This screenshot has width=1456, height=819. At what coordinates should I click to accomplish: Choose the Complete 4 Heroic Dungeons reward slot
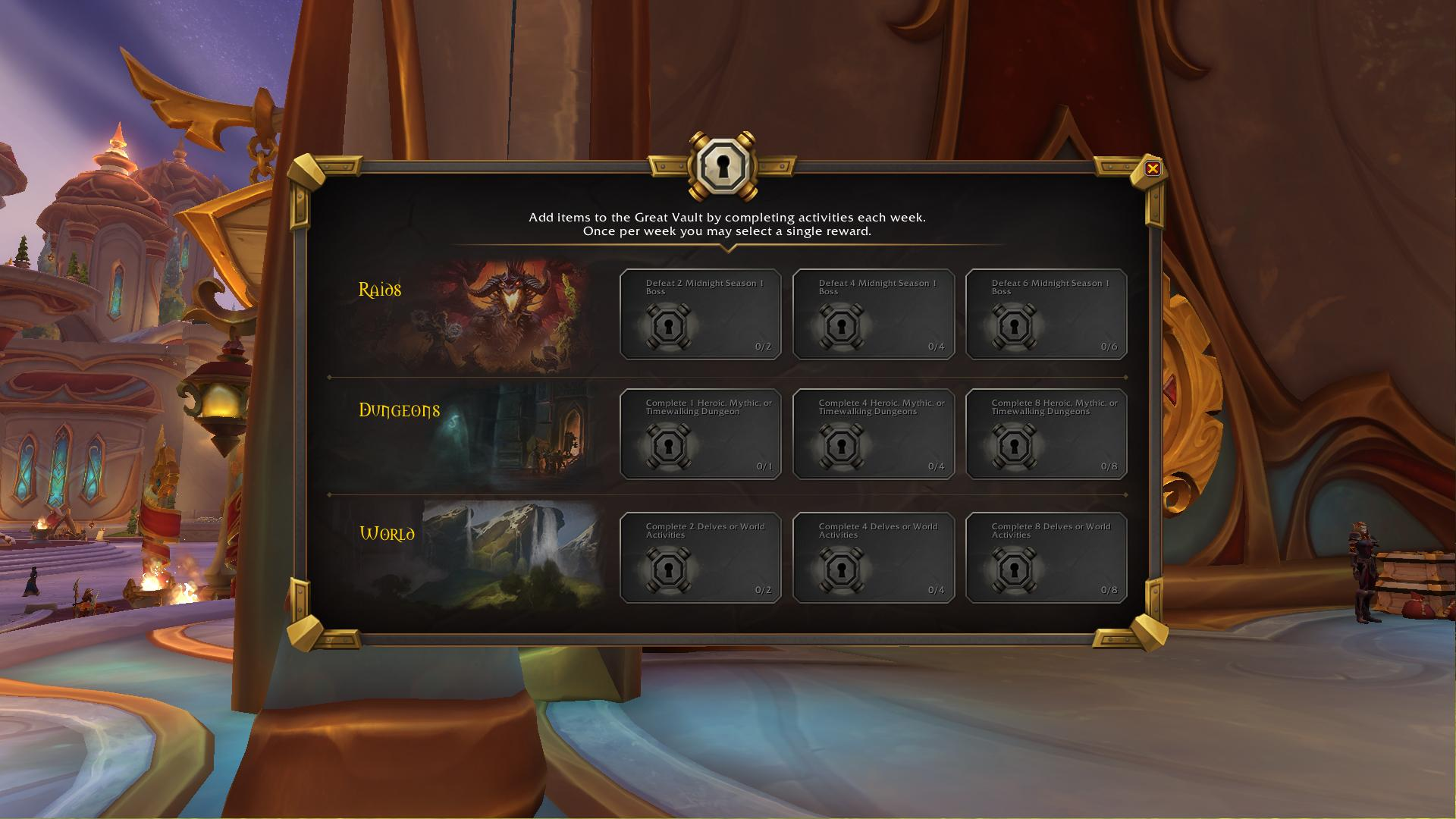pyautogui.click(x=873, y=434)
